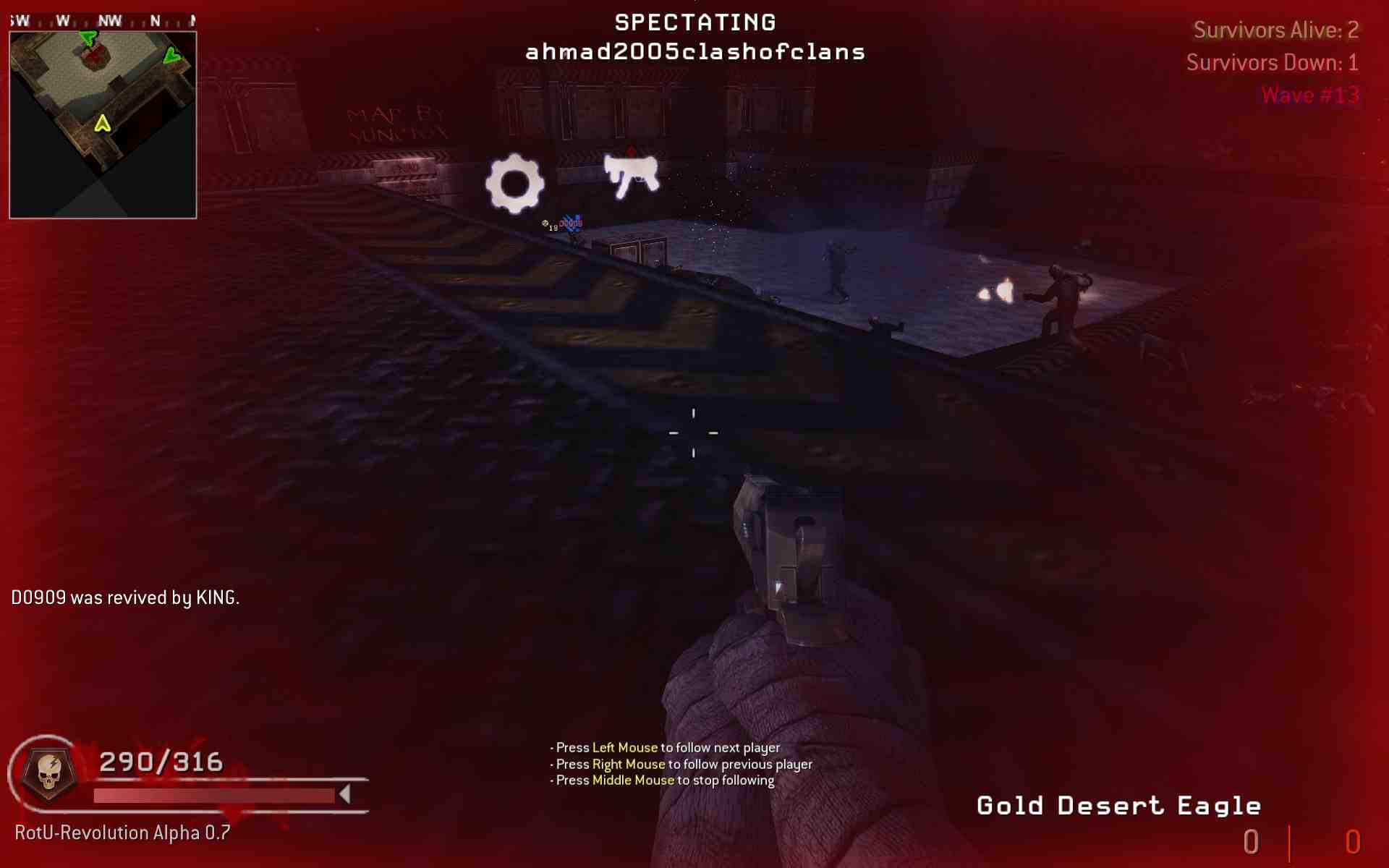Screen dimensions: 1389x868
Task: Click the blue rank chevron above D0909
Action: click(x=572, y=217)
